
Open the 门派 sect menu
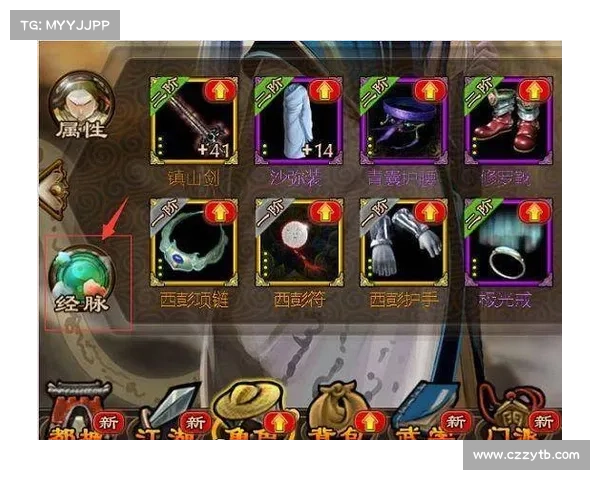tap(505, 412)
